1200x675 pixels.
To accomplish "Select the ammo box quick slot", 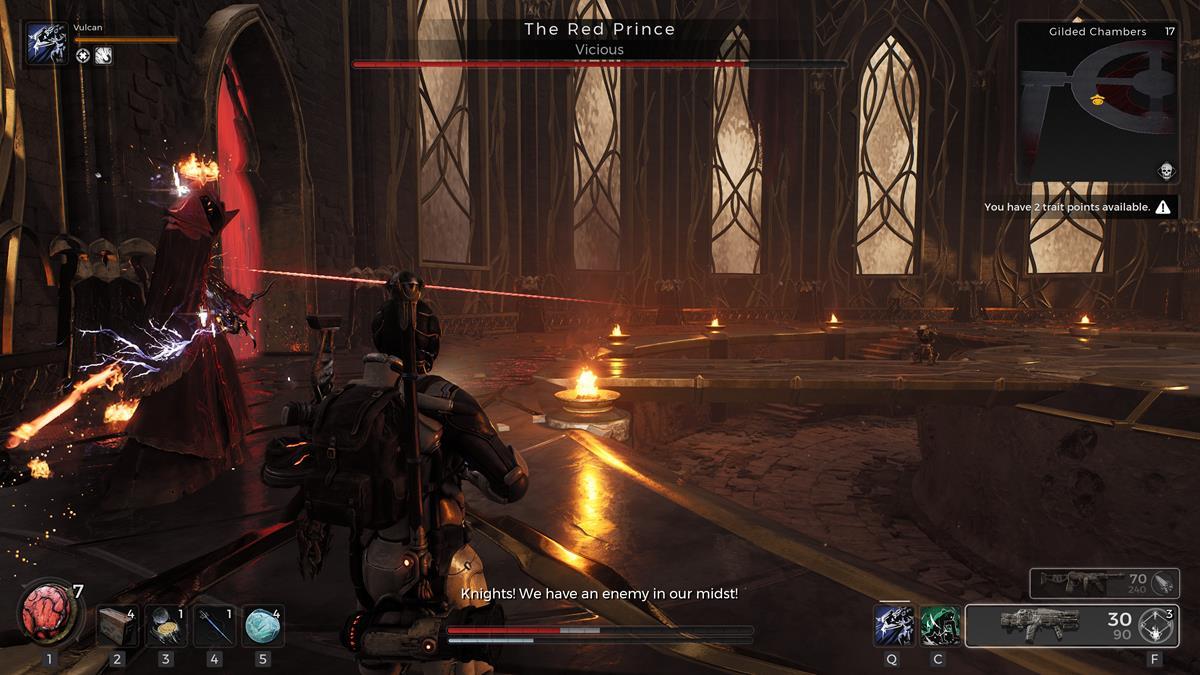I will pyautogui.click(x=118, y=625).
